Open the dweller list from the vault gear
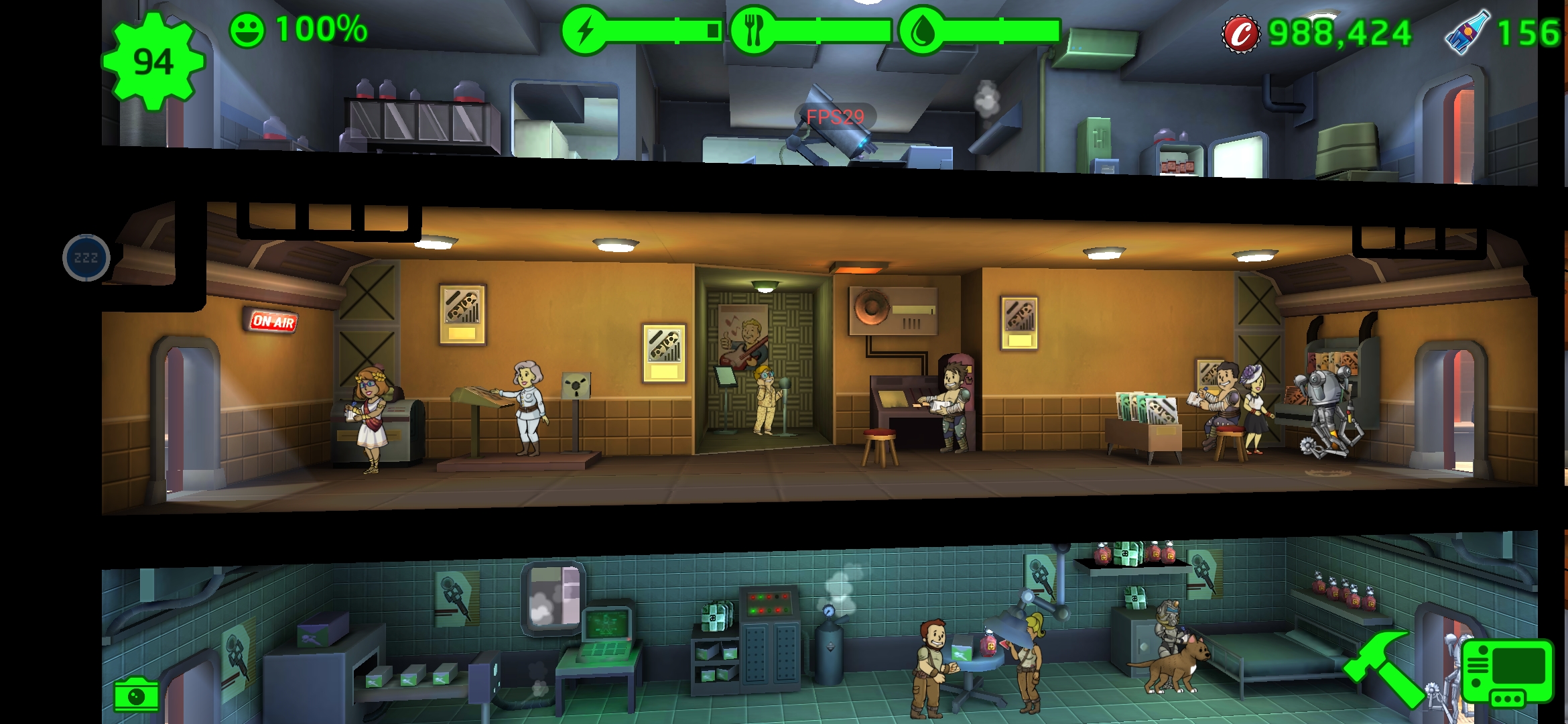This screenshot has width=1568, height=724. (153, 62)
